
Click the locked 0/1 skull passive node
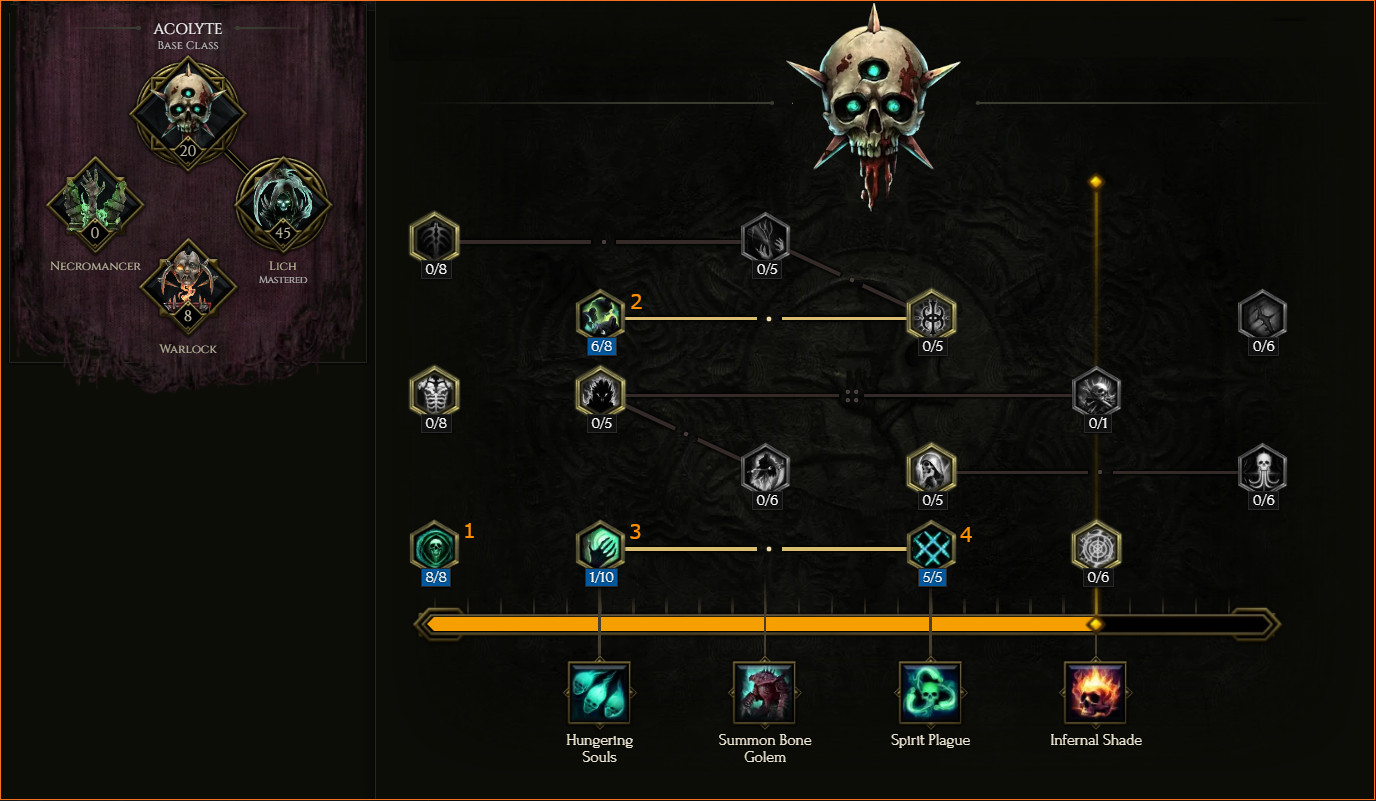coord(1097,394)
